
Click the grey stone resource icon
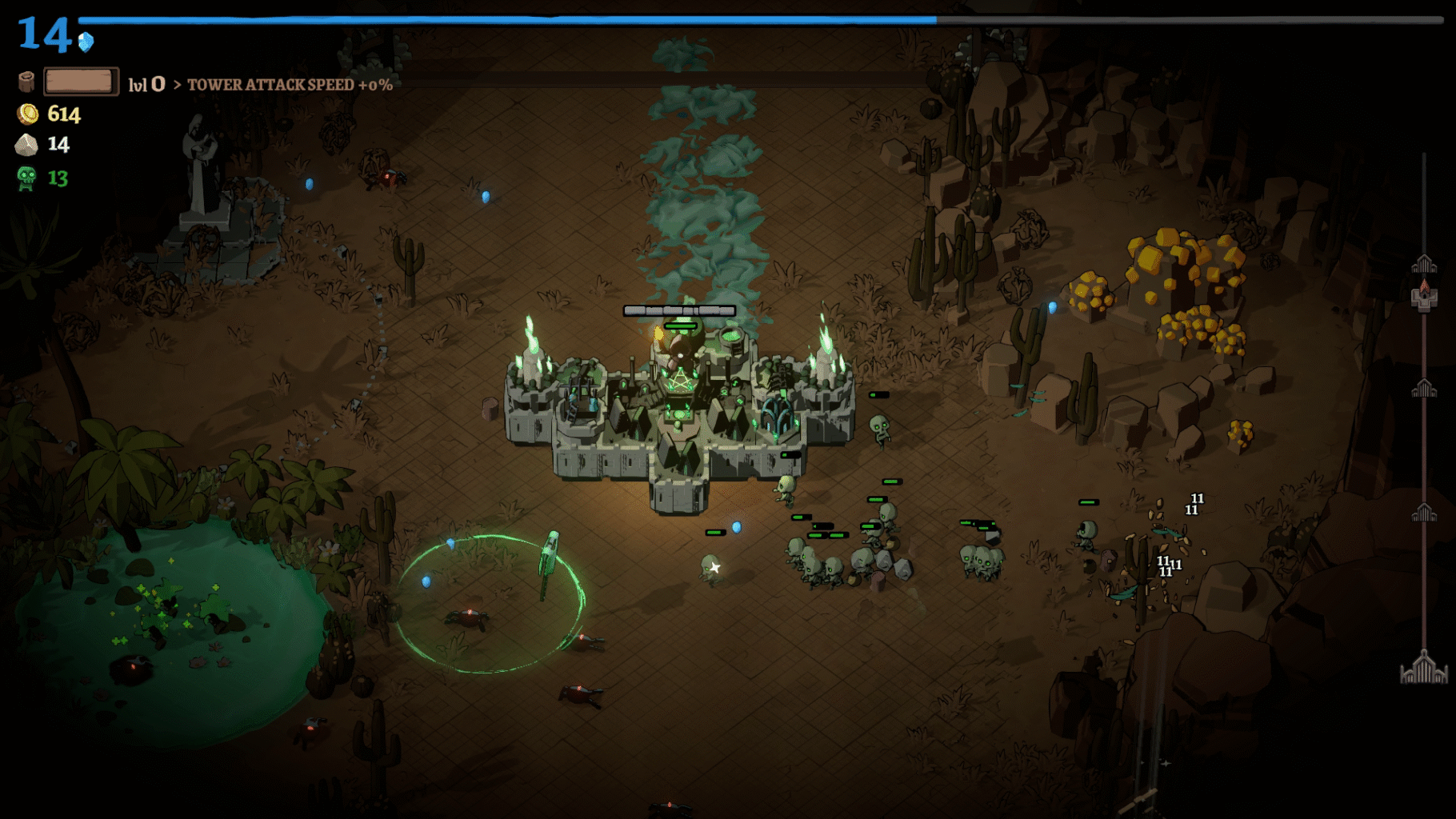point(26,145)
